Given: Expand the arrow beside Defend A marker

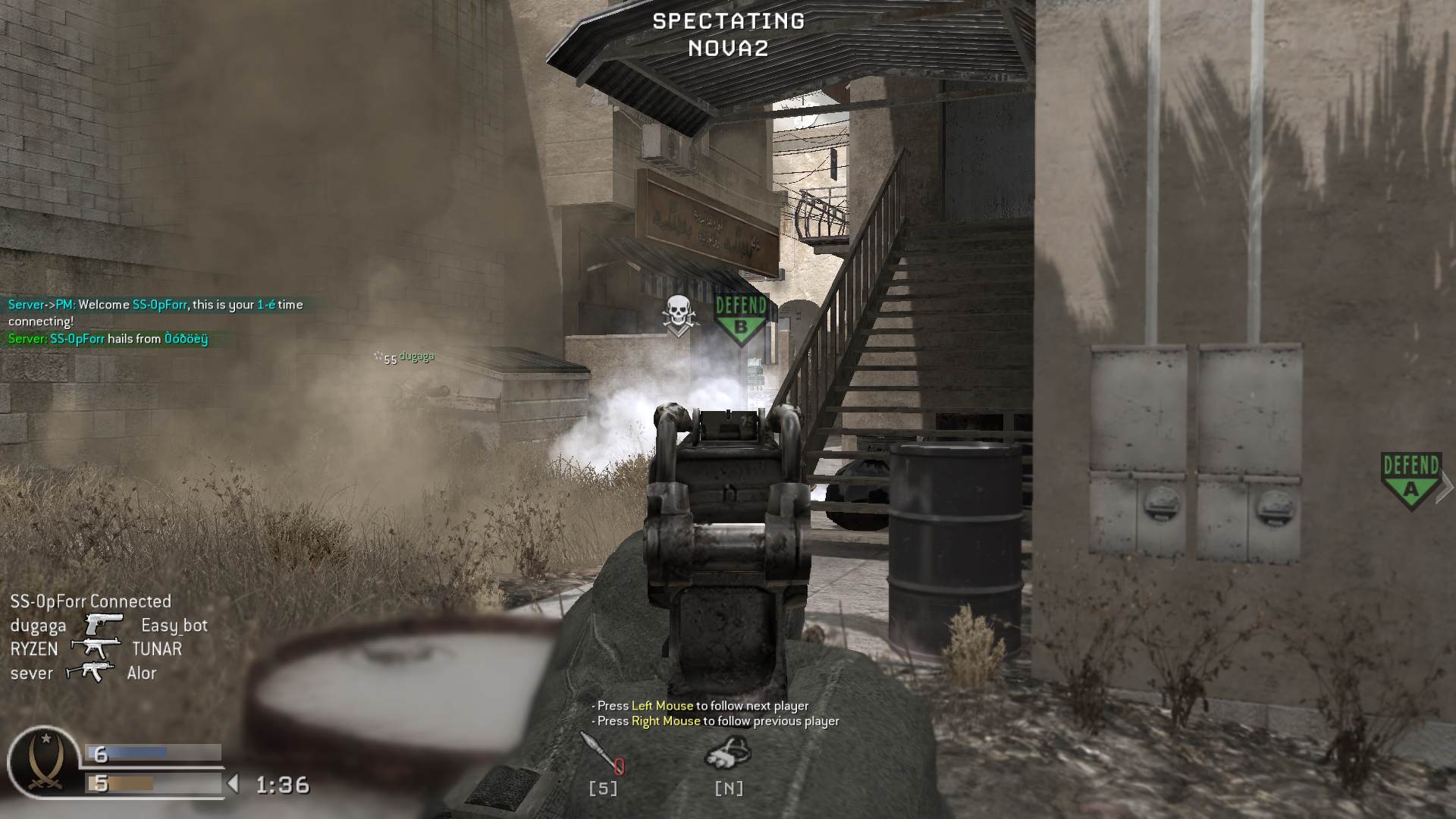Looking at the screenshot, I should (x=1445, y=485).
